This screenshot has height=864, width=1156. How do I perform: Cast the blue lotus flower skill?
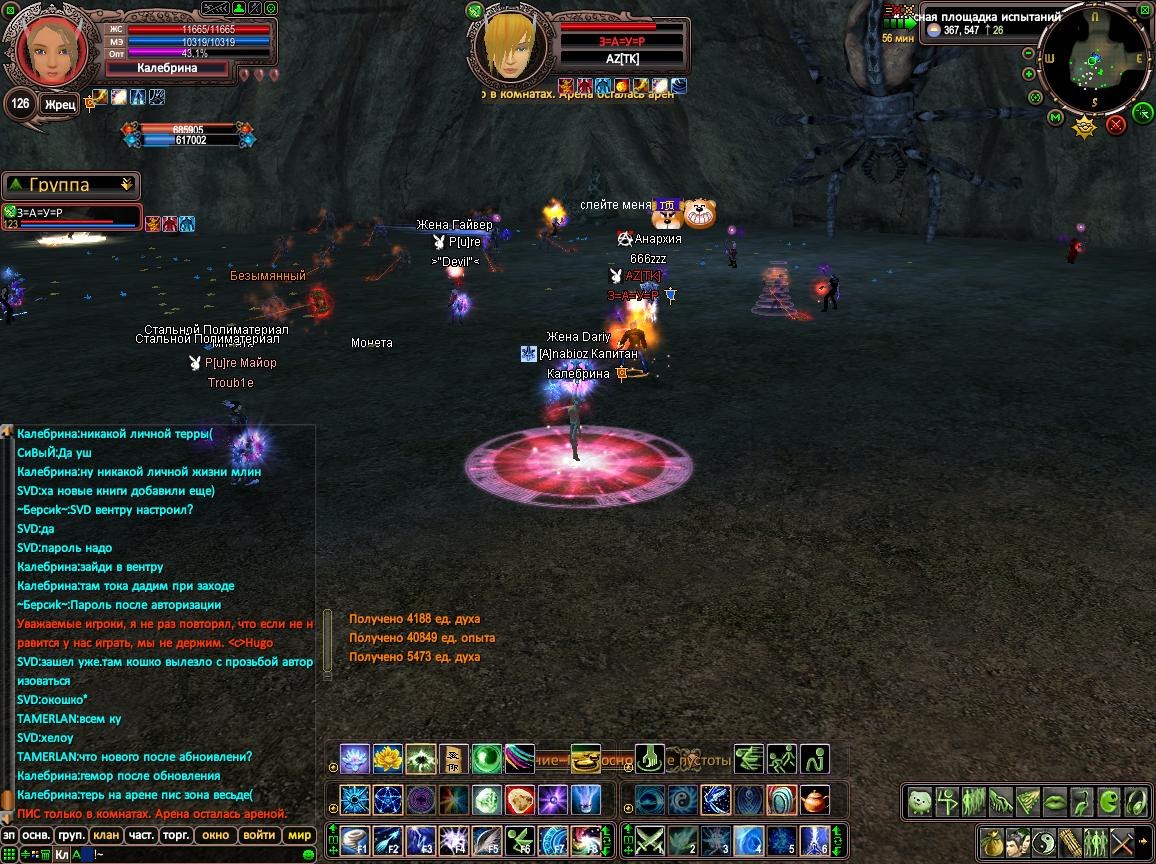click(x=355, y=759)
